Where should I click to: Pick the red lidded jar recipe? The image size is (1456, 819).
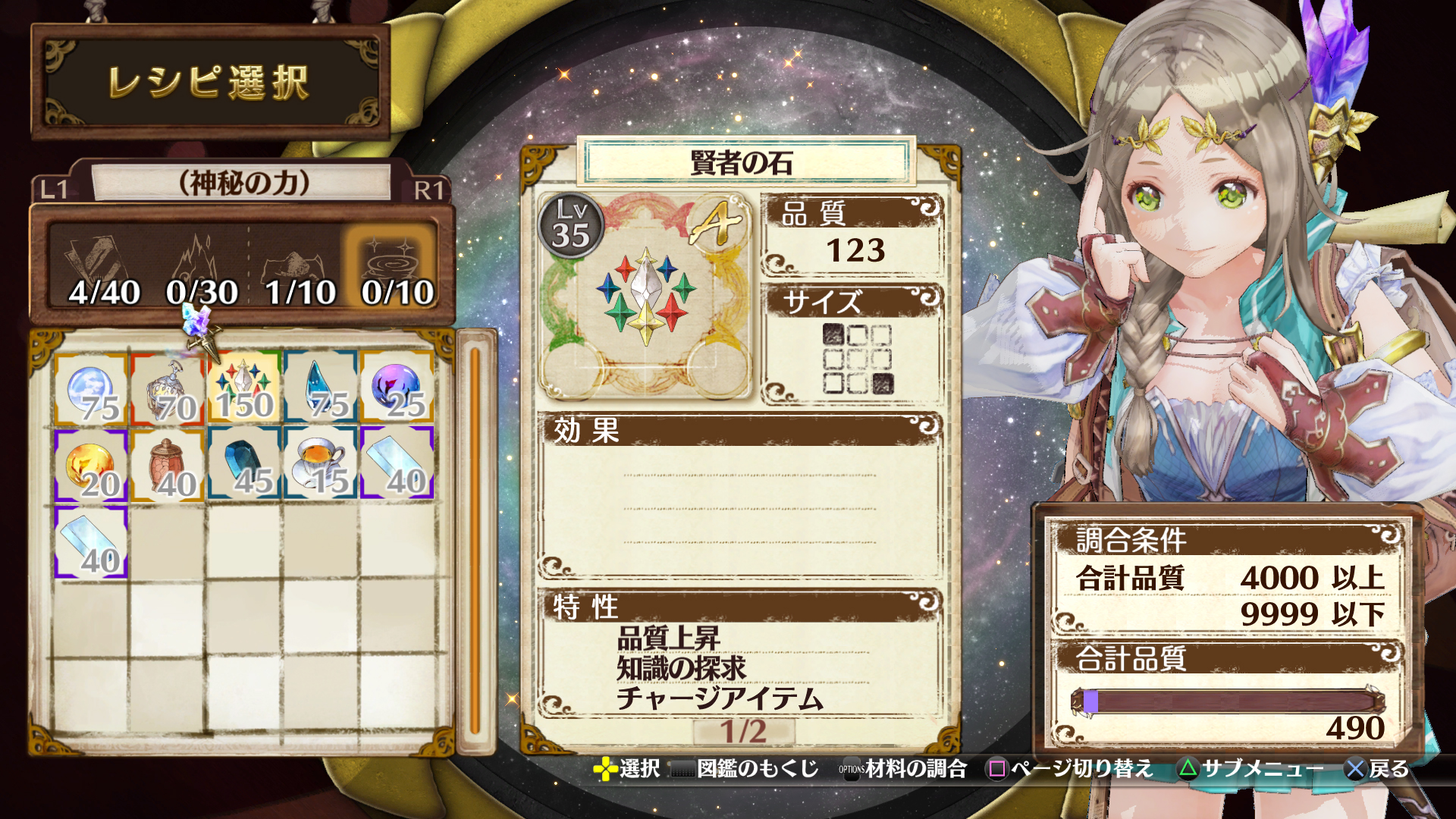click(x=168, y=464)
